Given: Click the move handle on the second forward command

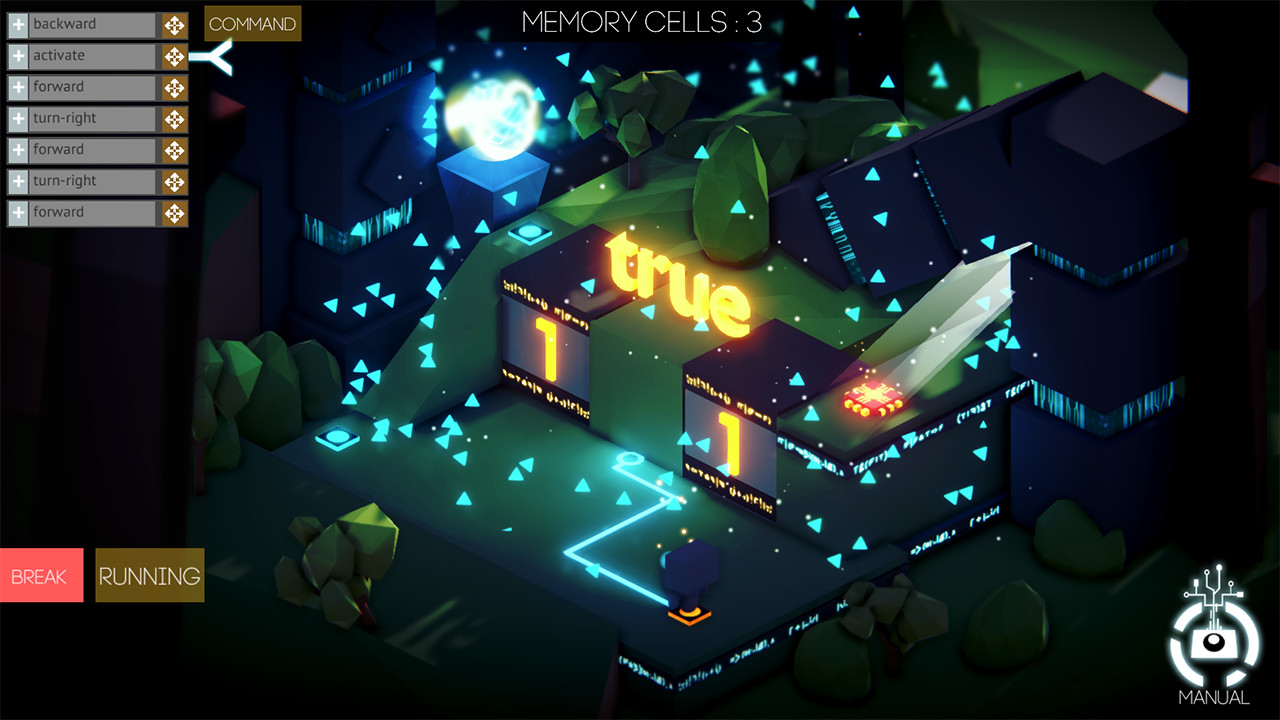Looking at the screenshot, I should pyautogui.click(x=174, y=149).
